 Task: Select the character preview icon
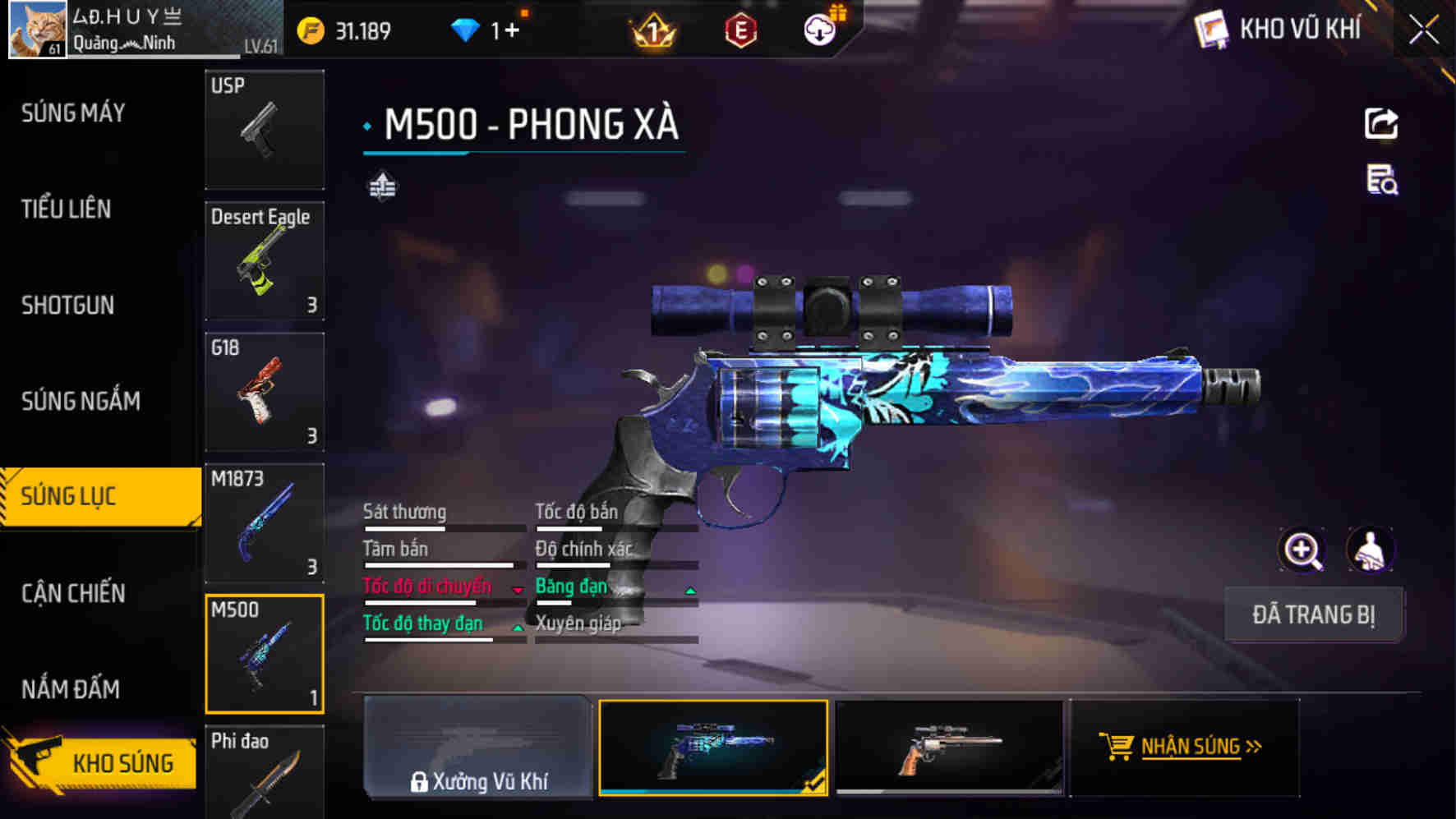(1371, 550)
